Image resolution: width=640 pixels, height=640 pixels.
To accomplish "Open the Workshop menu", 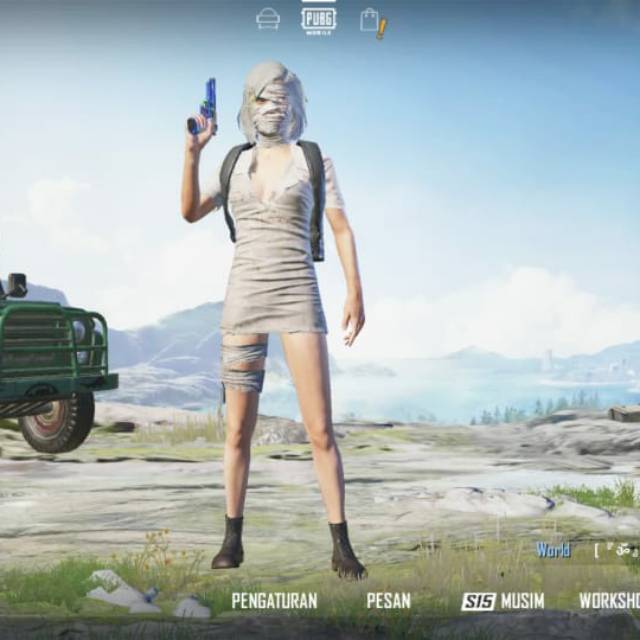I will coord(609,601).
